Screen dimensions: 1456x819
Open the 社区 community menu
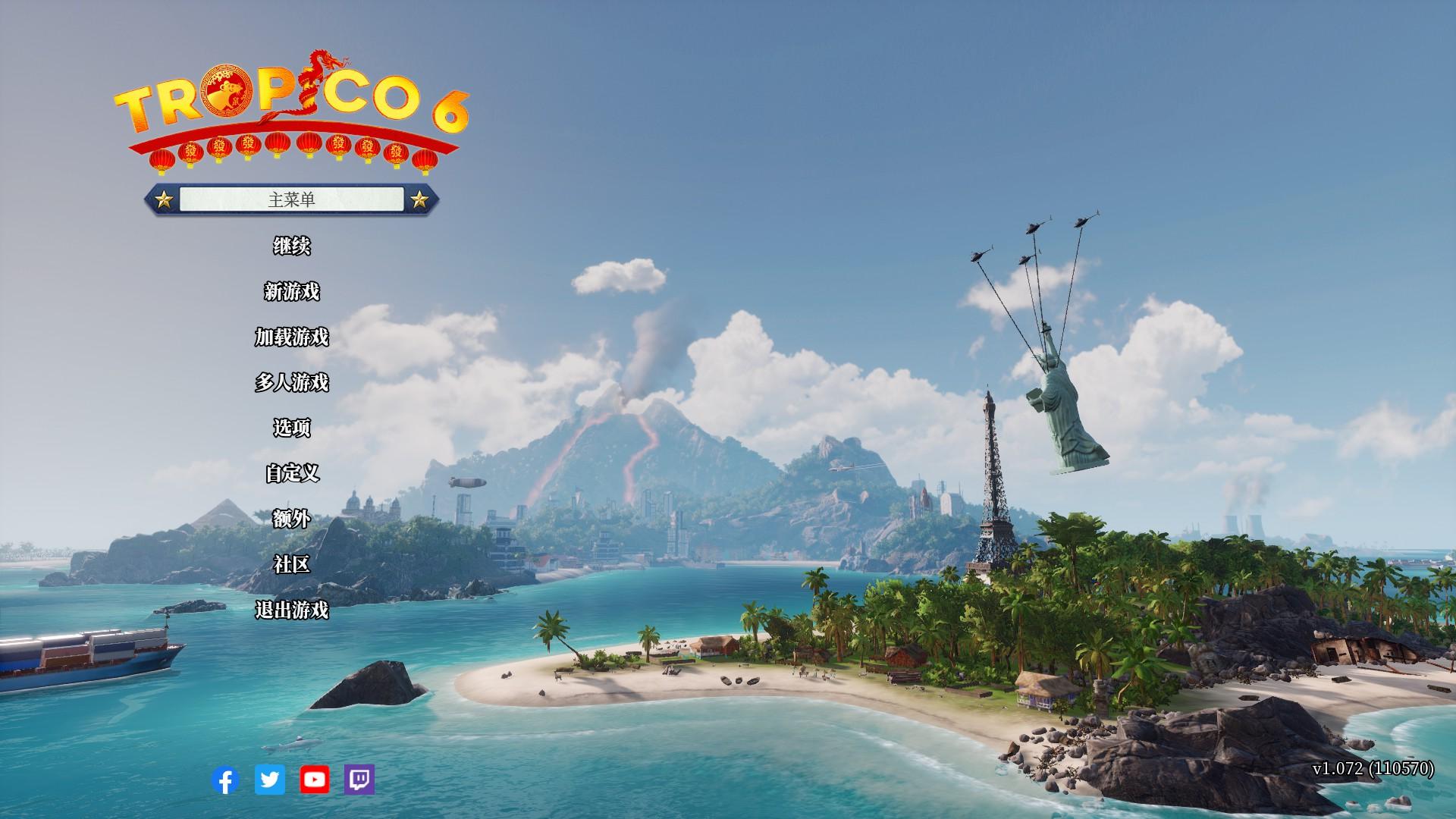(292, 565)
